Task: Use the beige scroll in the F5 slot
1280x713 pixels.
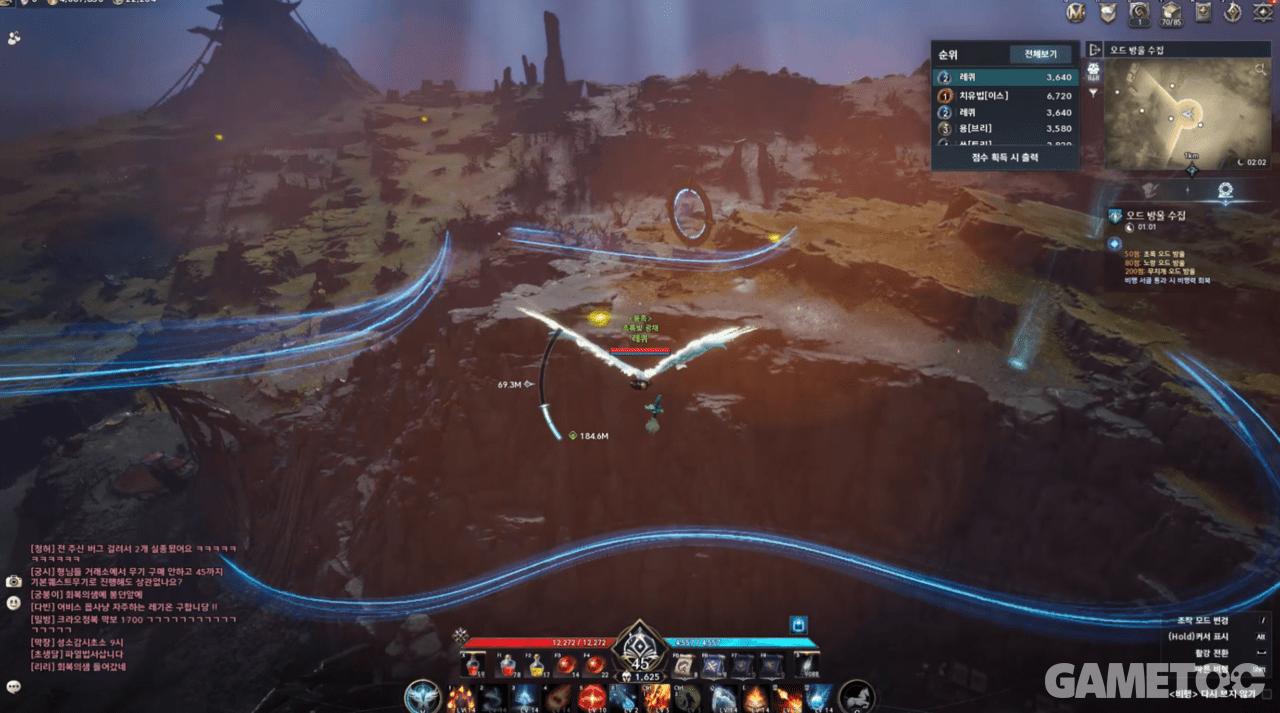Action: (x=685, y=666)
